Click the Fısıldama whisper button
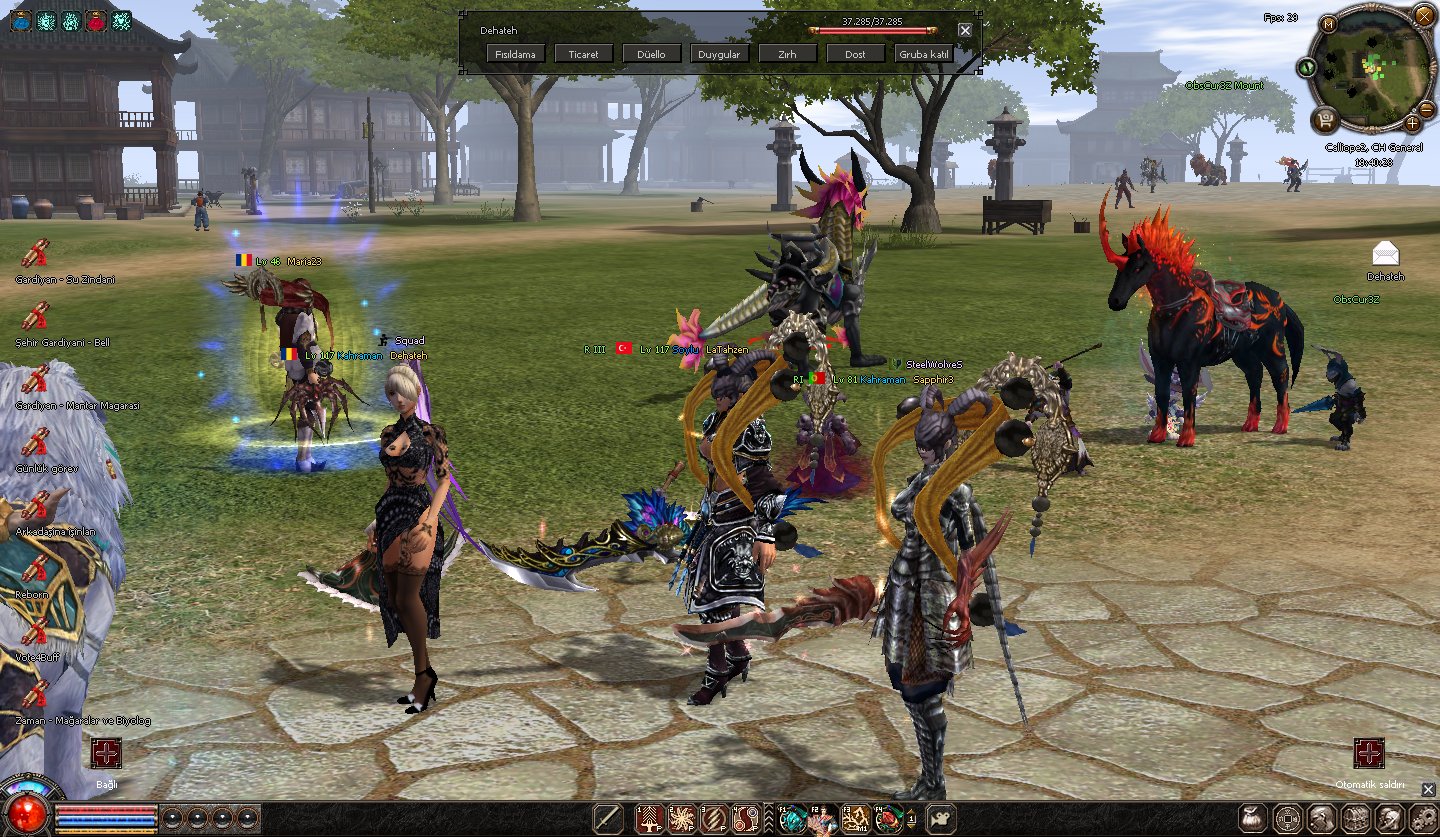Image resolution: width=1440 pixels, height=837 pixels. 516,54
